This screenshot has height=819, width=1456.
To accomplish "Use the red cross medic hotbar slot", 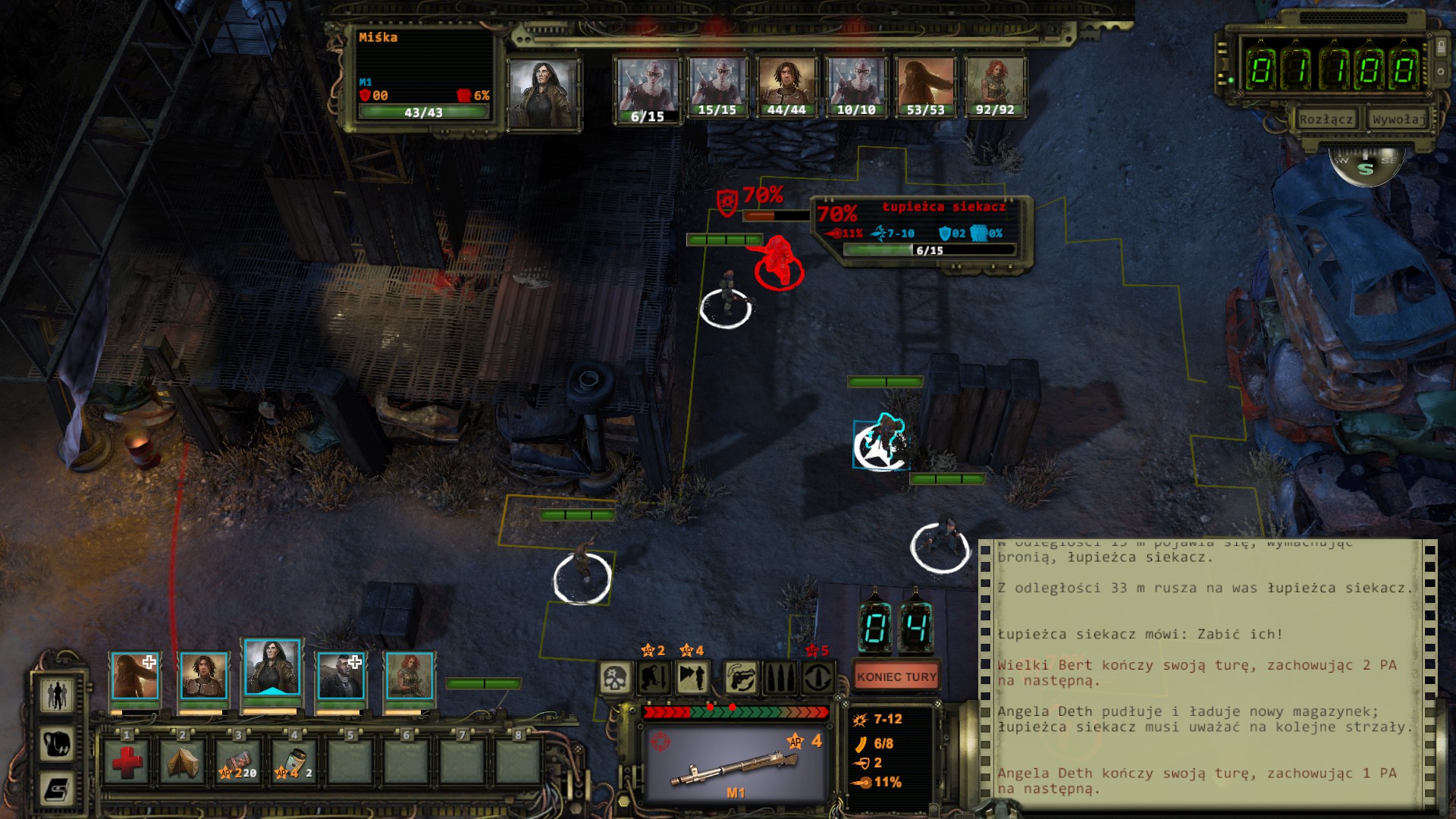I will [127, 761].
